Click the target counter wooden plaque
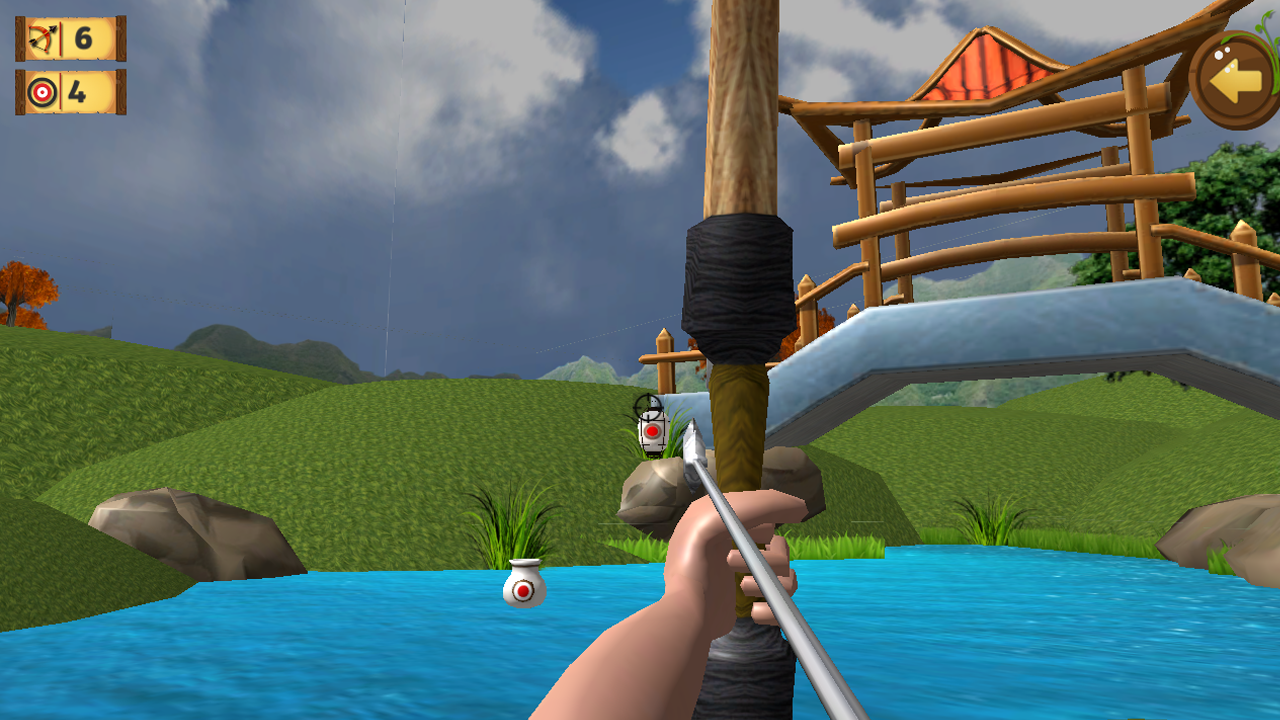The height and width of the screenshot is (720, 1280). click(70, 93)
